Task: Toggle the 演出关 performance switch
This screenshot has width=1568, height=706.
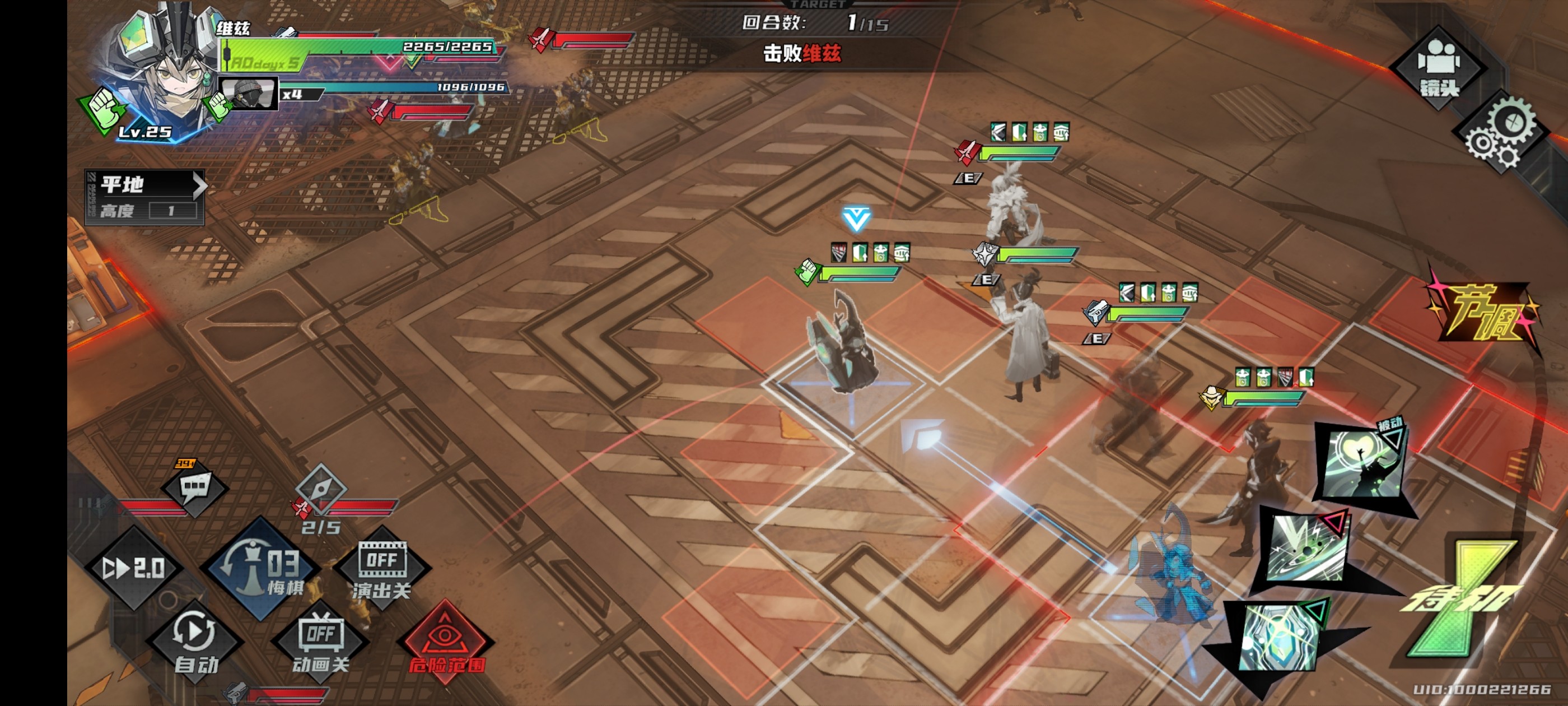Action: 382,569
